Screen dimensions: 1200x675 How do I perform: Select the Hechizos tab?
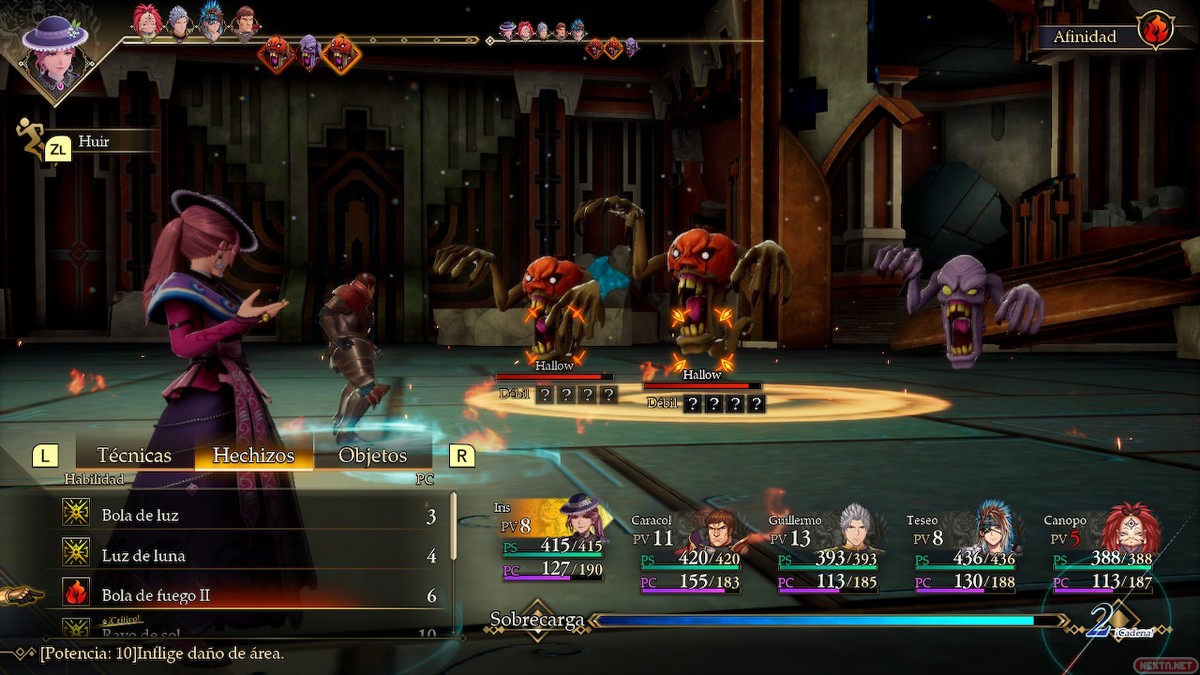253,455
